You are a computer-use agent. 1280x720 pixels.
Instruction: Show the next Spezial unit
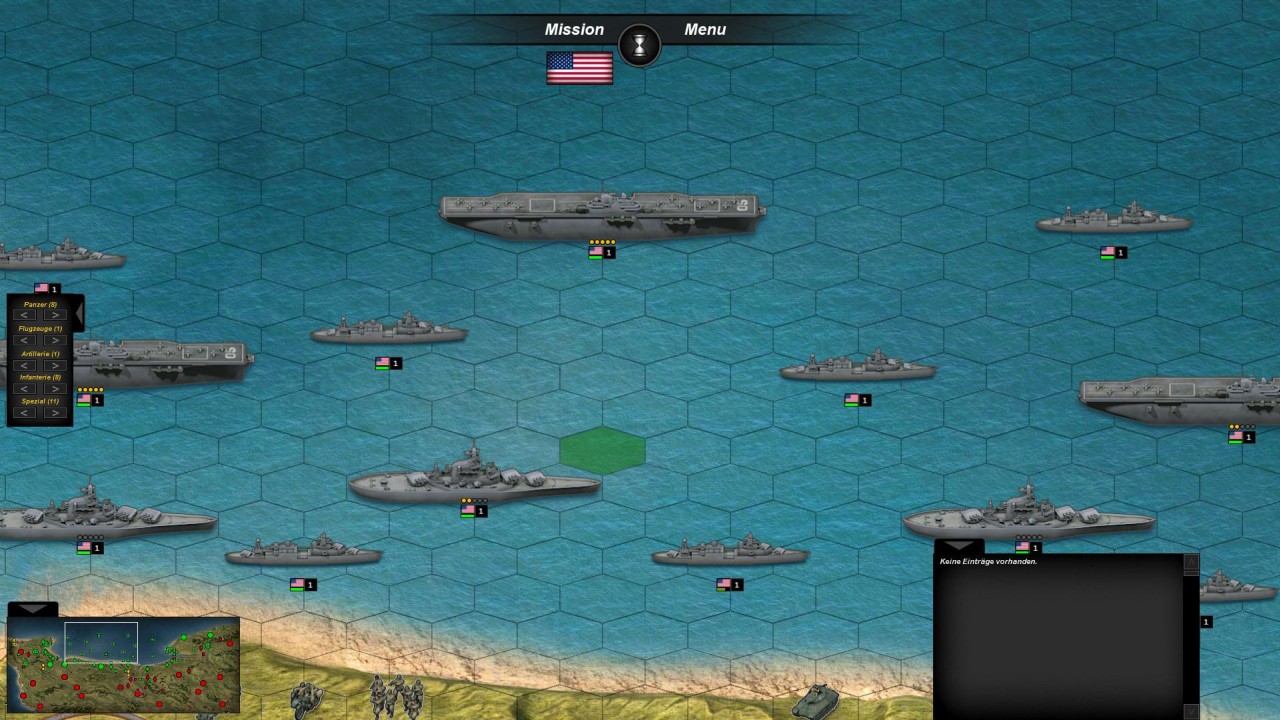(x=53, y=413)
